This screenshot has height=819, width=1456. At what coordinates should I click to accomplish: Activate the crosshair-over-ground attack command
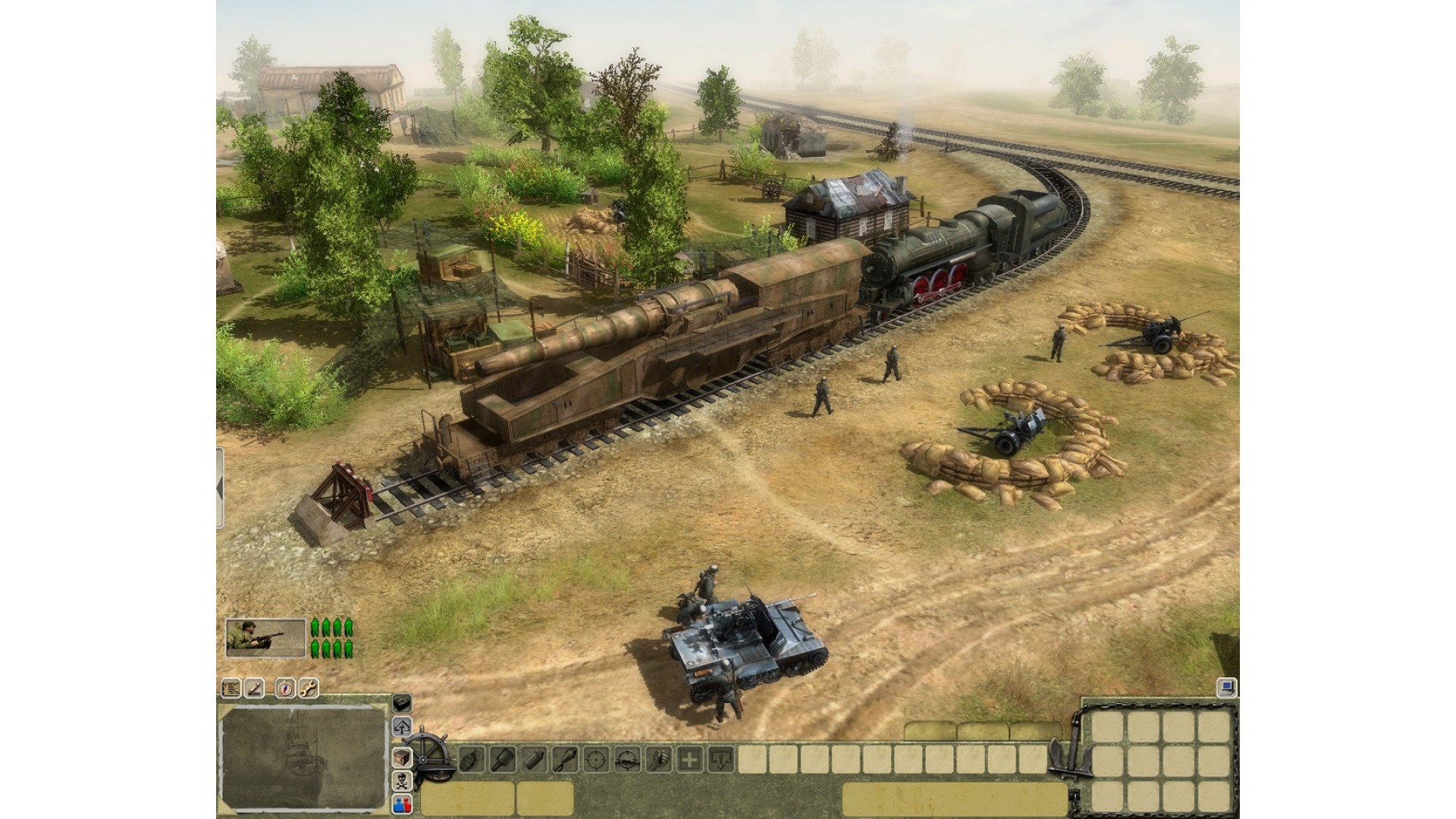click(627, 758)
